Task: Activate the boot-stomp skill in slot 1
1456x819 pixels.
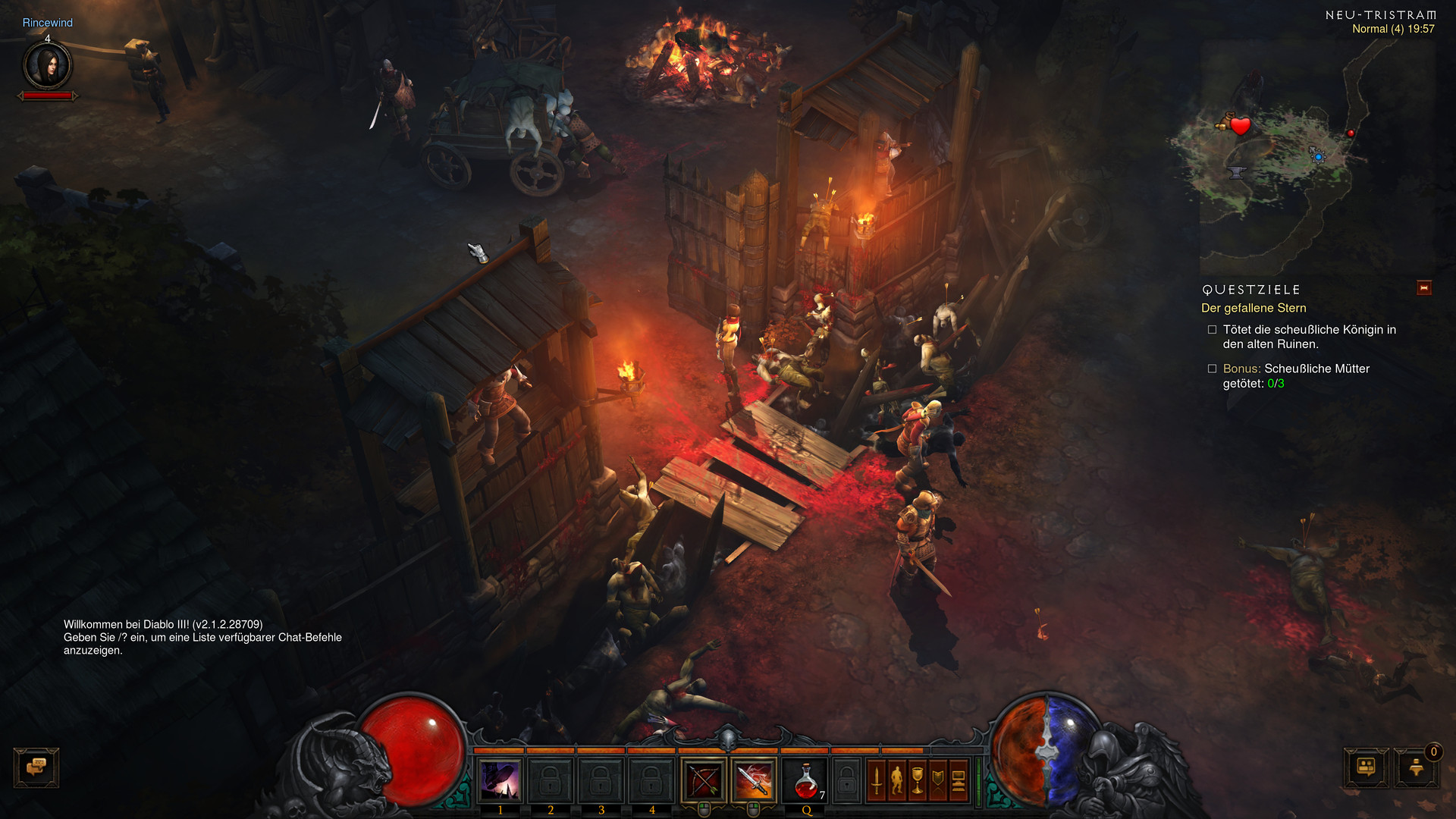Action: tap(500, 780)
